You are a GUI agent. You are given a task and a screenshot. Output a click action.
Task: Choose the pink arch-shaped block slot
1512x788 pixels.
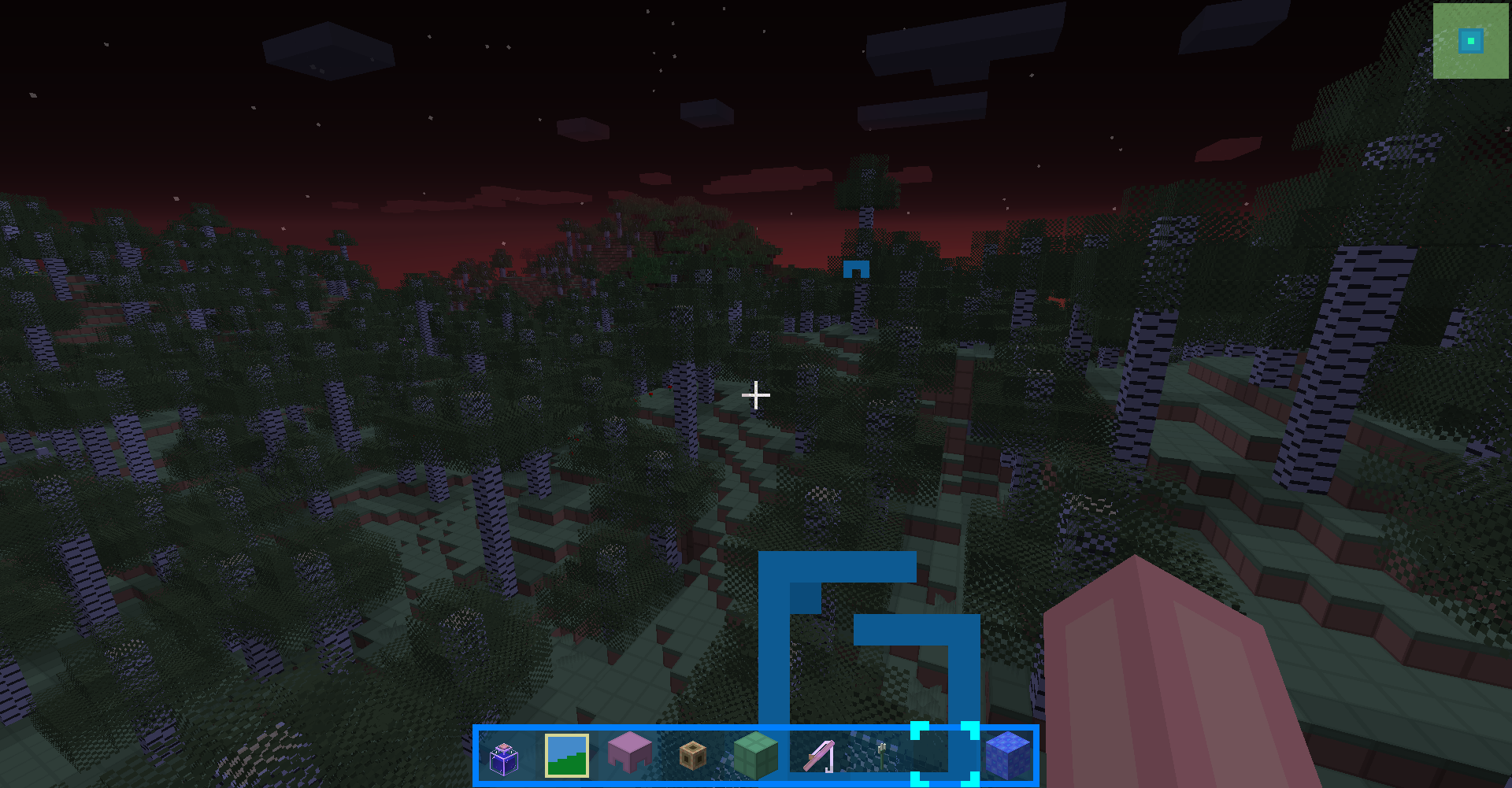click(x=630, y=755)
